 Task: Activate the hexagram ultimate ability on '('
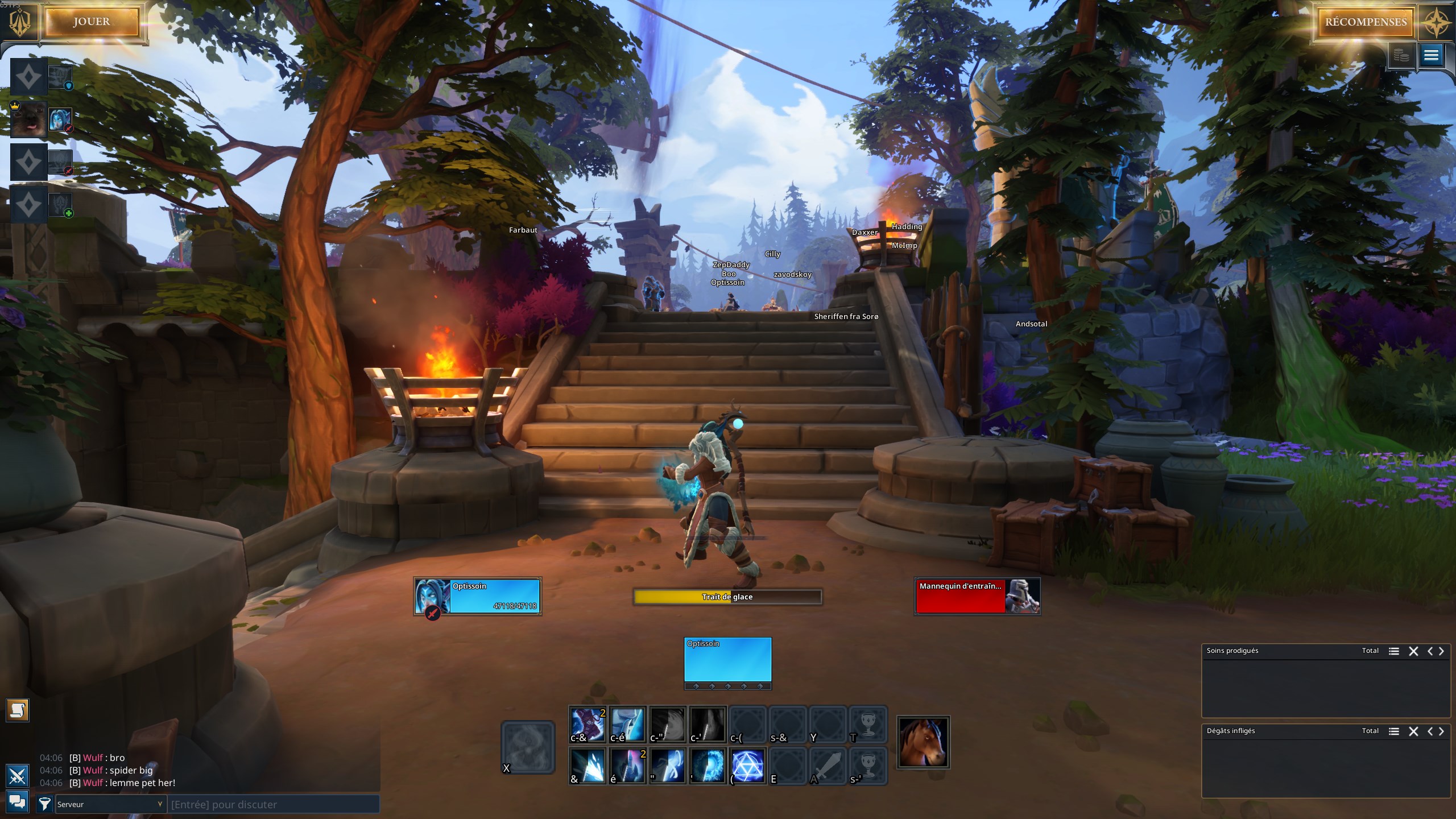(748, 767)
